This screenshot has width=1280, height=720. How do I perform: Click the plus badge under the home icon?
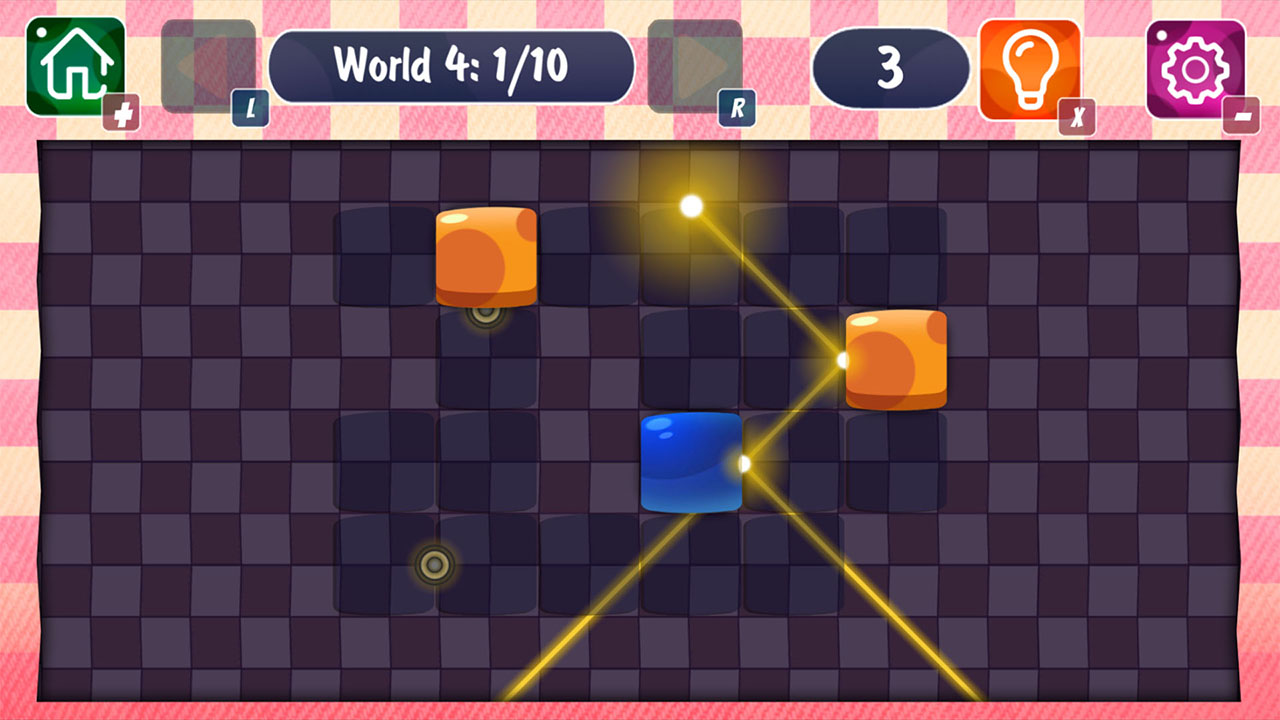click(122, 112)
